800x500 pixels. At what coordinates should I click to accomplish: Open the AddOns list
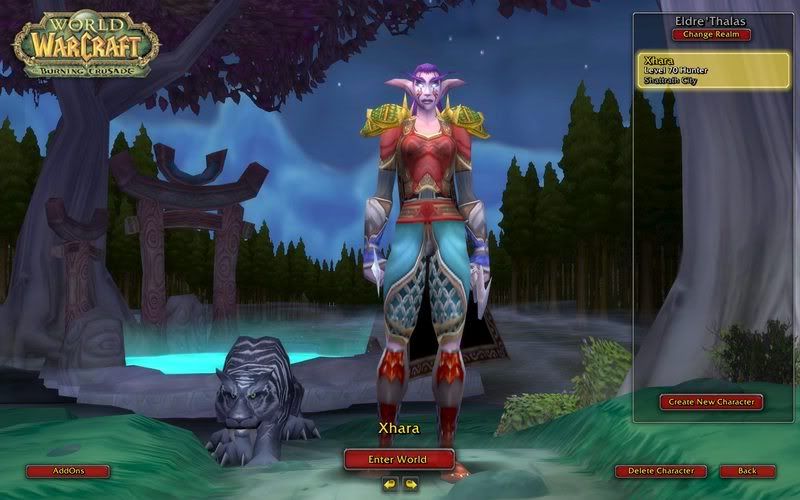[x=68, y=471]
